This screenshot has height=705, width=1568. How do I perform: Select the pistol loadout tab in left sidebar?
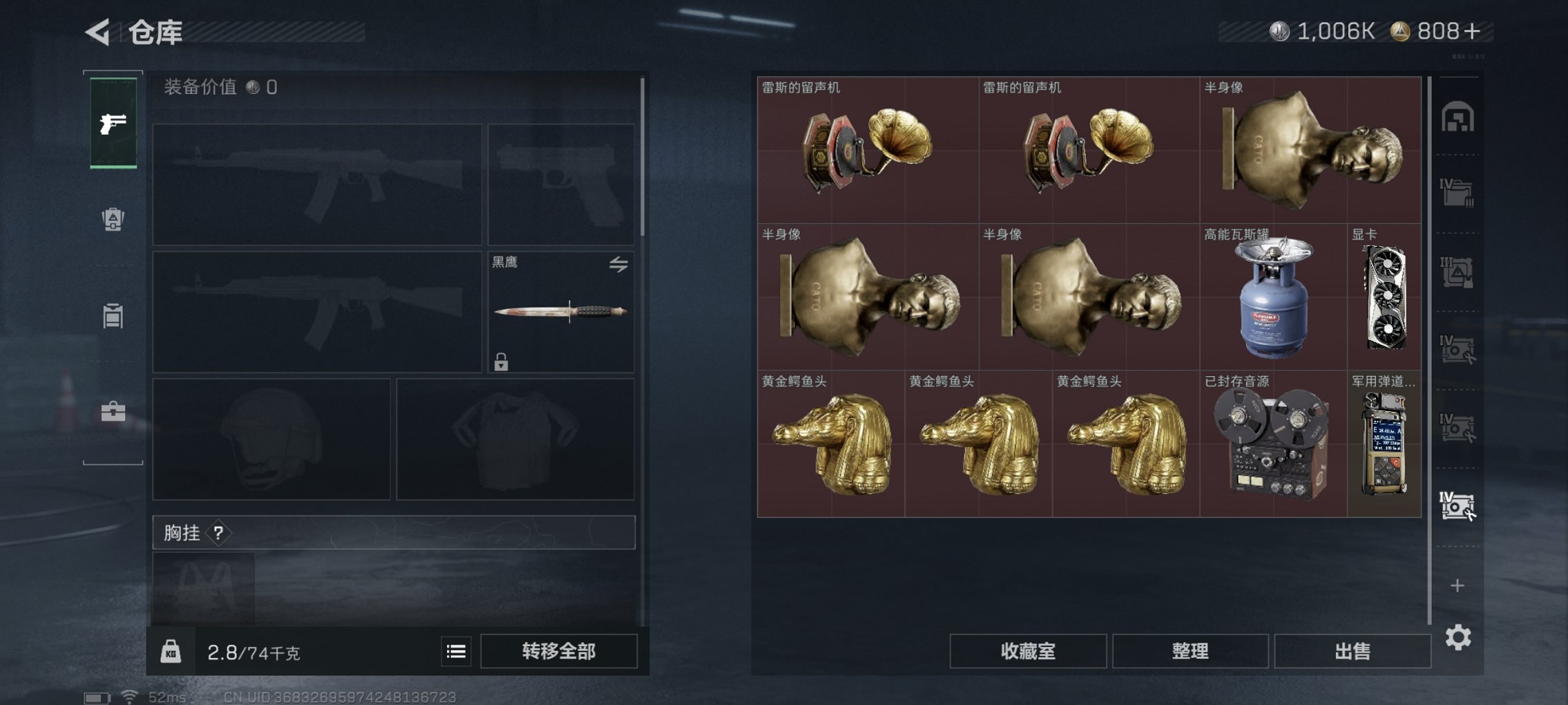113,123
